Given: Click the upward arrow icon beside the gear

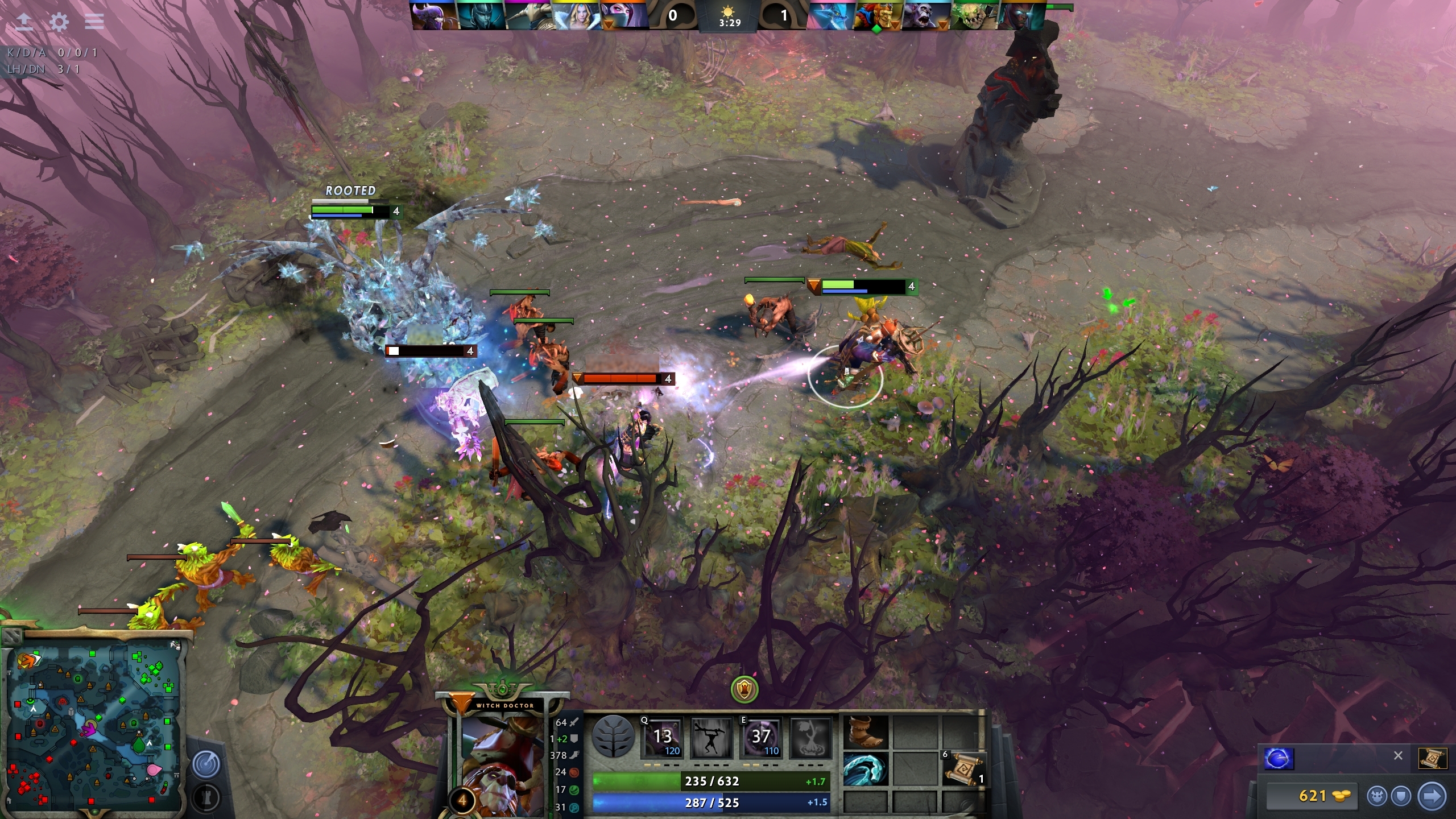Looking at the screenshot, I should pyautogui.click(x=24, y=22).
